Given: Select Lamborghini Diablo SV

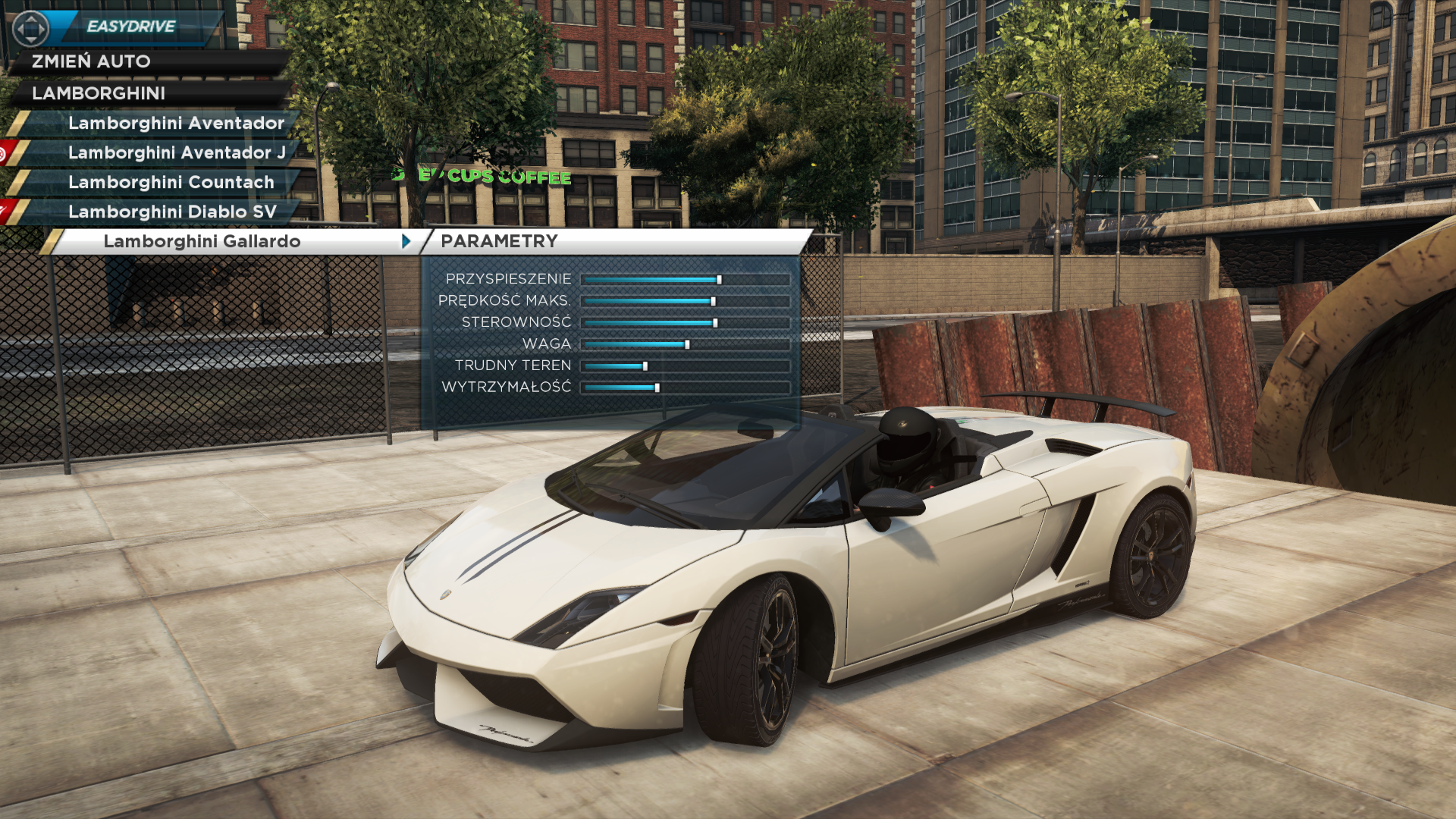Looking at the screenshot, I should tap(172, 212).
